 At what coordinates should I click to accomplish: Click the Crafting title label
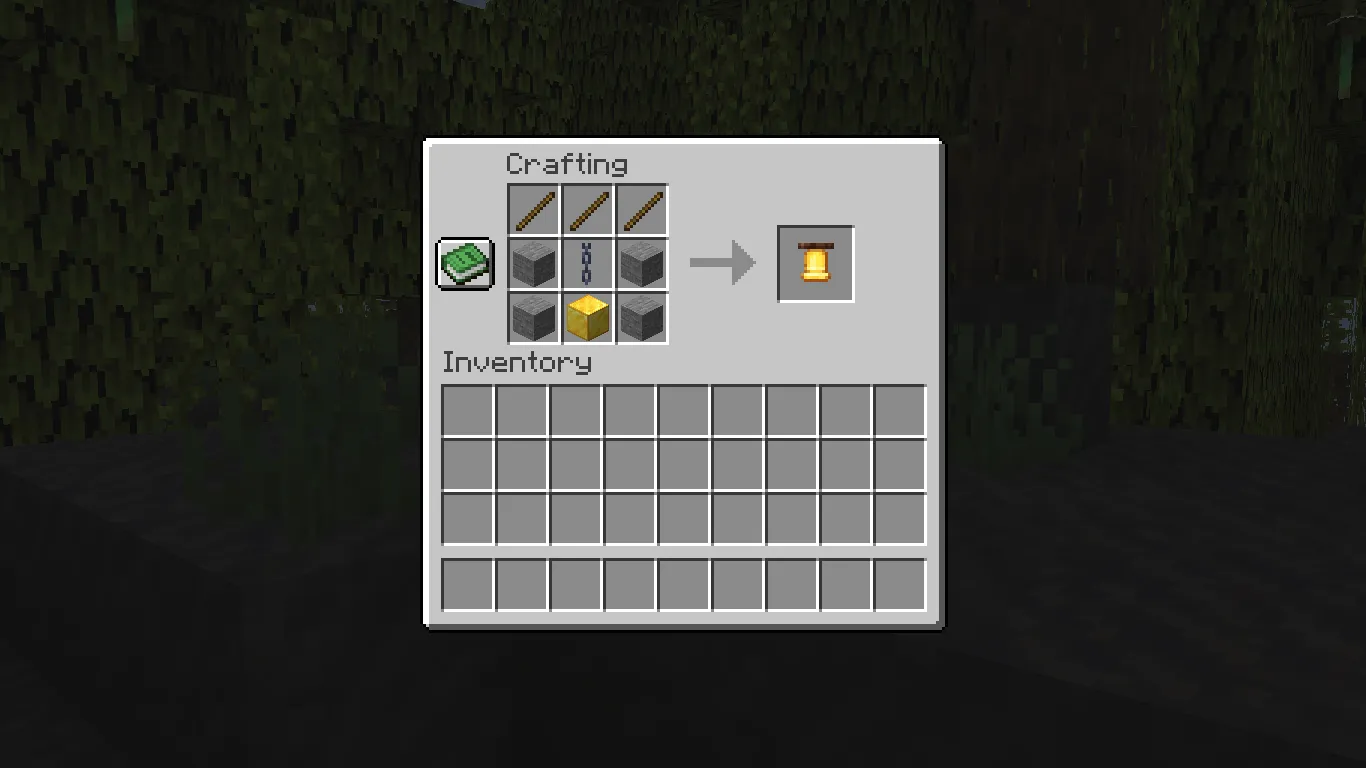point(568,164)
